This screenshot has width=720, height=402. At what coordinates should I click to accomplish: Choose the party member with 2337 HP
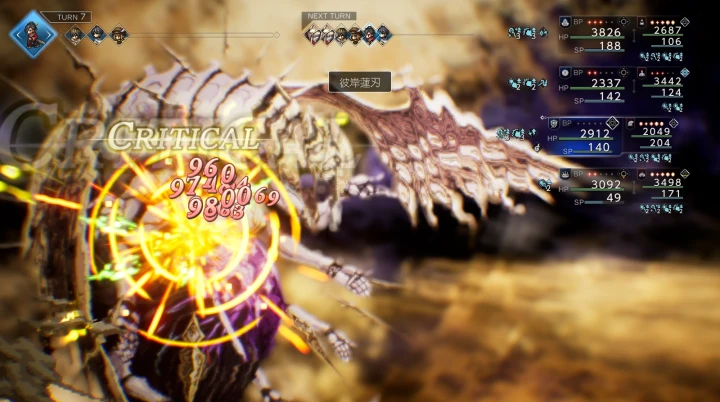[x=597, y=83]
